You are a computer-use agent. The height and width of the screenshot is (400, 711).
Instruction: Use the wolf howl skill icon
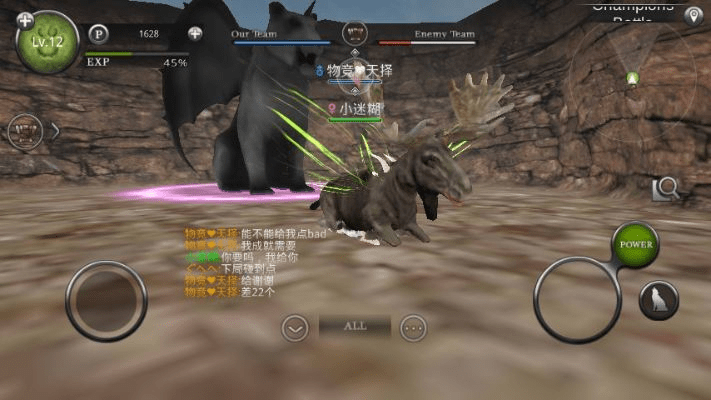pos(659,300)
